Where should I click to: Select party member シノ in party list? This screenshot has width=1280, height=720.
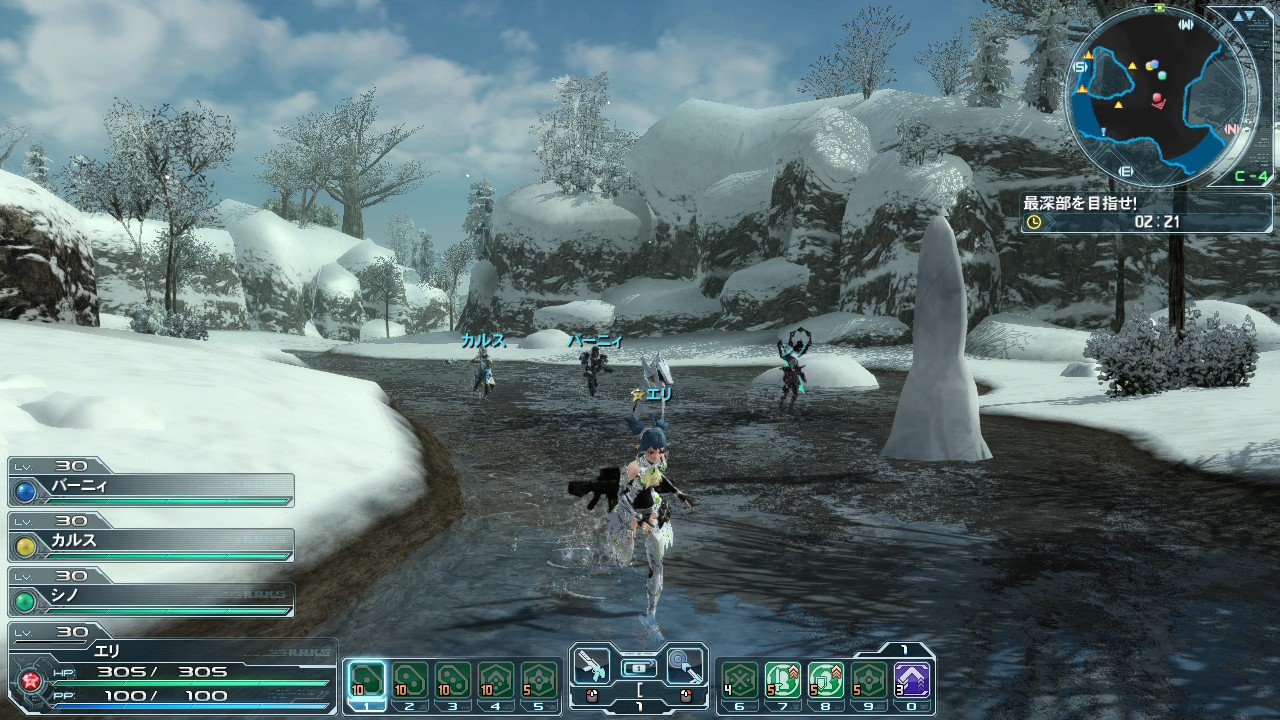152,599
